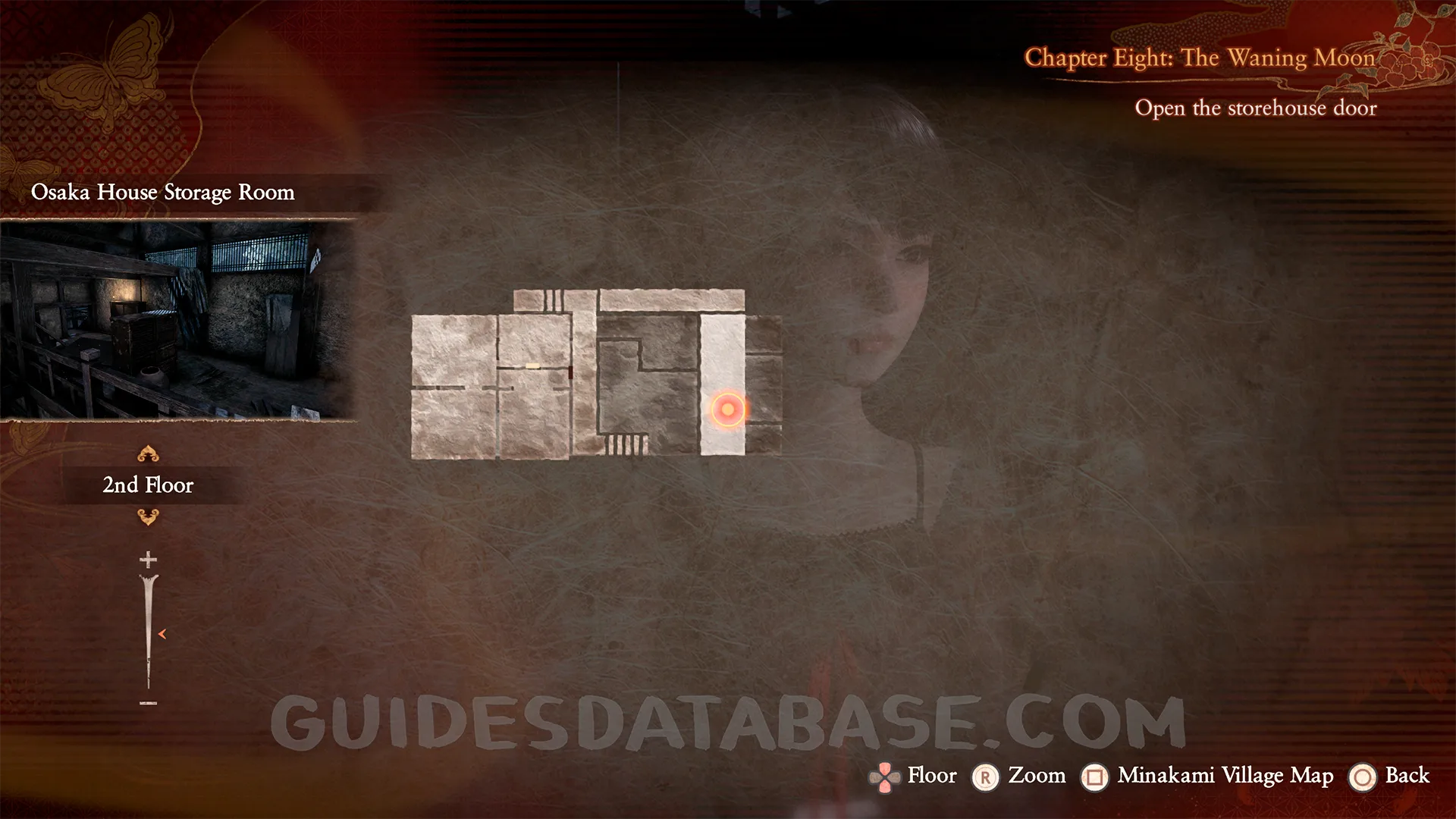The height and width of the screenshot is (819, 1456).
Task: Go down a floor with the down arrow
Action: pos(148,517)
